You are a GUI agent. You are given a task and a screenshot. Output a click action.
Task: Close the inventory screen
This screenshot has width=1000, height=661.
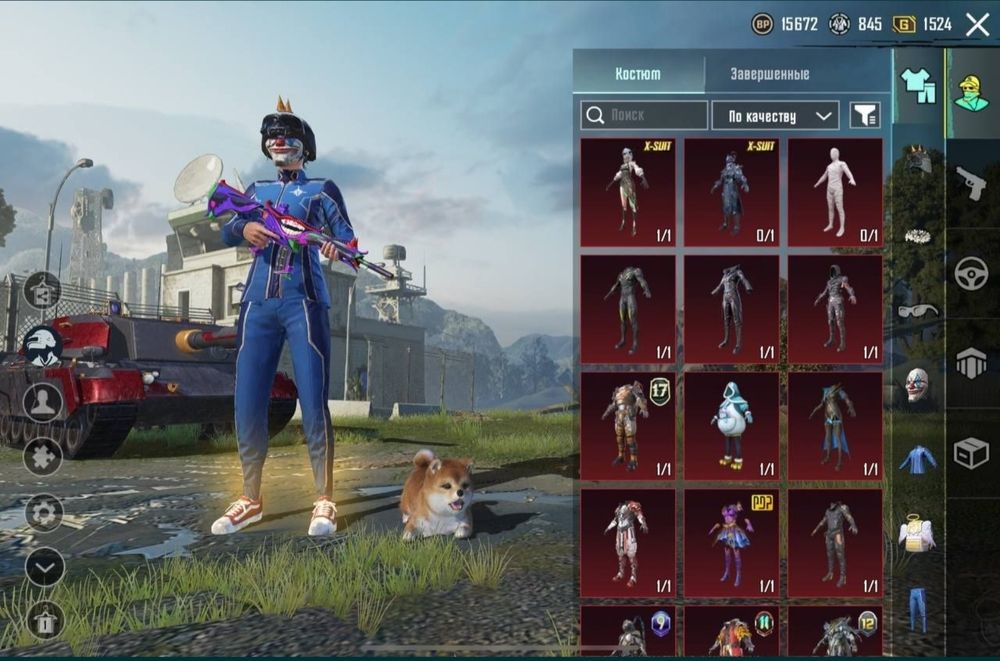pyautogui.click(x=977, y=24)
